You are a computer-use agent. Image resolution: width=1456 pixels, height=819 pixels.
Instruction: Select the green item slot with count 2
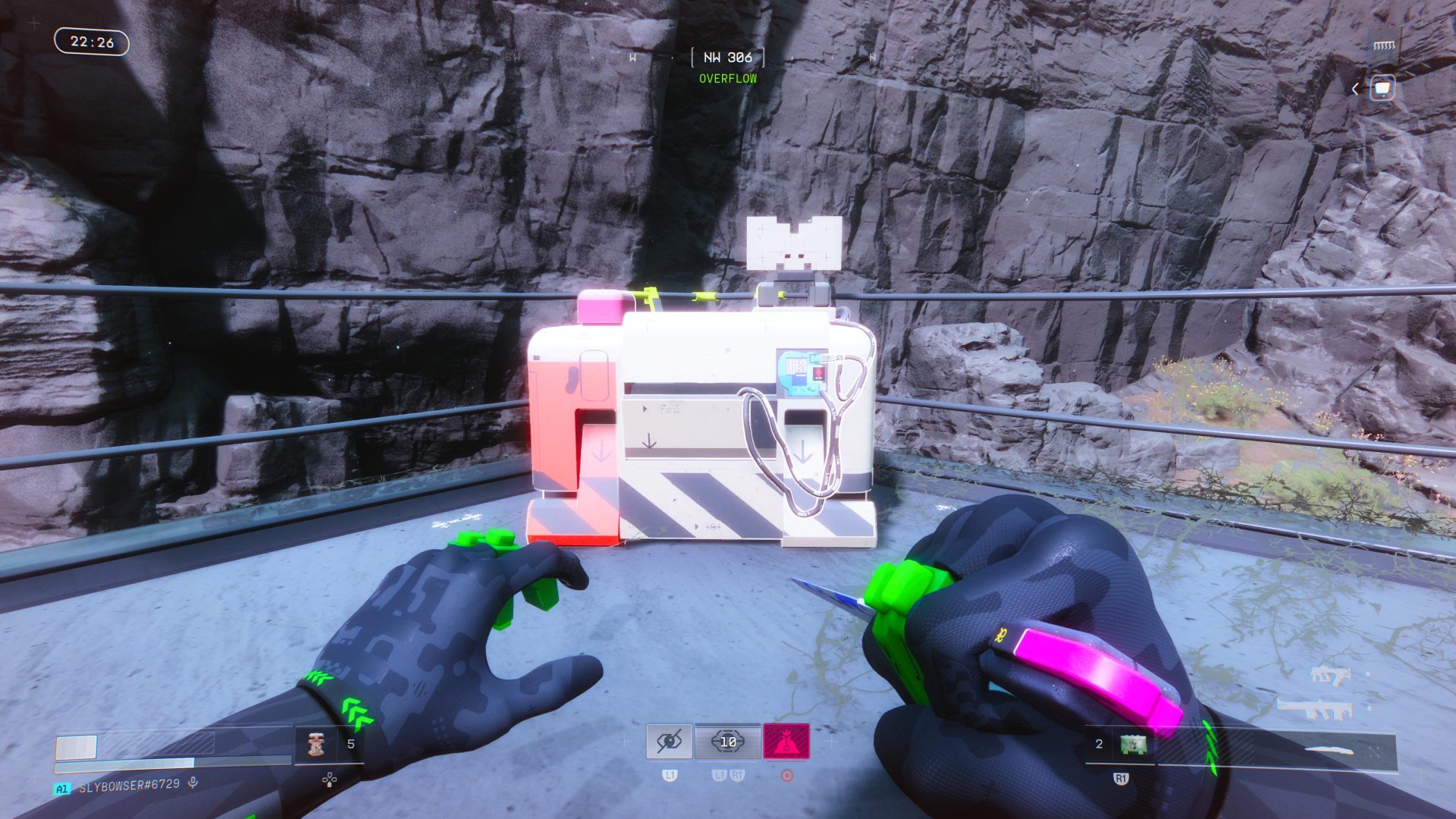[x=1133, y=745]
